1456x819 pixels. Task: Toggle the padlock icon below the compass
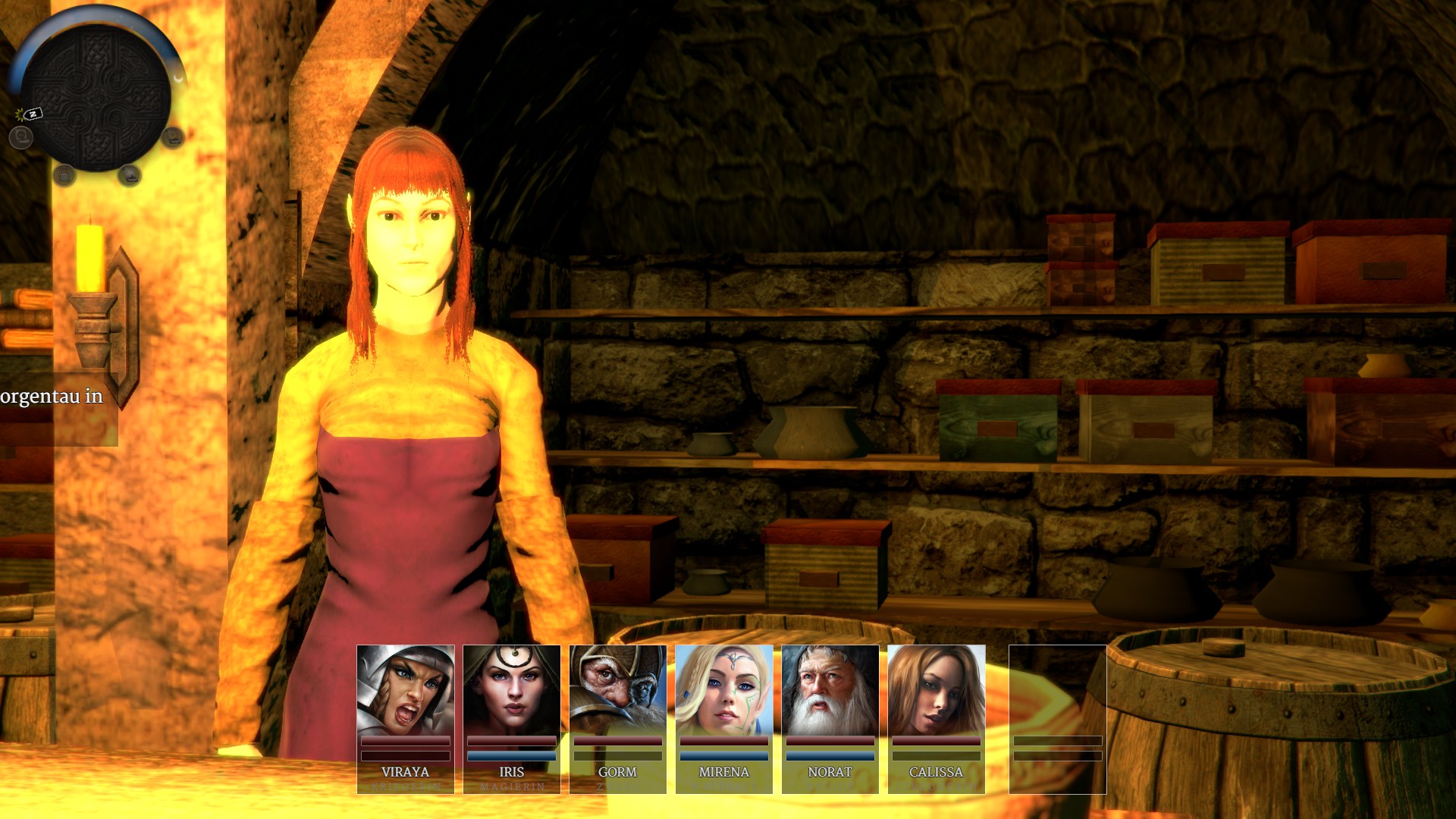point(64,175)
